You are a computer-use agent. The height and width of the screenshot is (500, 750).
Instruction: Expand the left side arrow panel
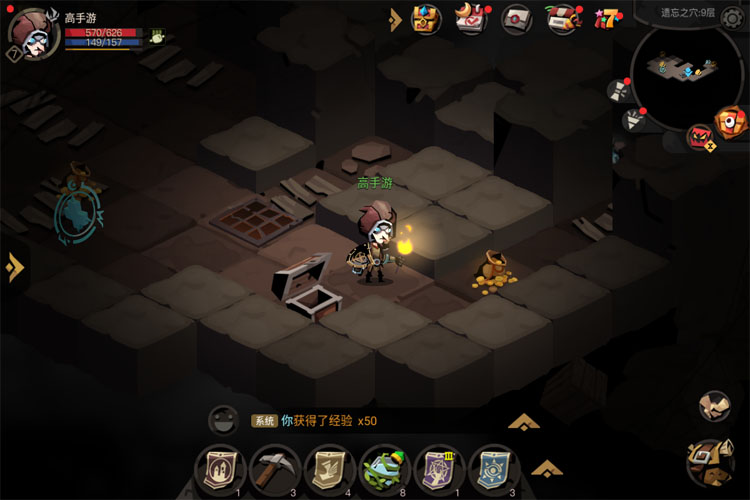click(14, 267)
